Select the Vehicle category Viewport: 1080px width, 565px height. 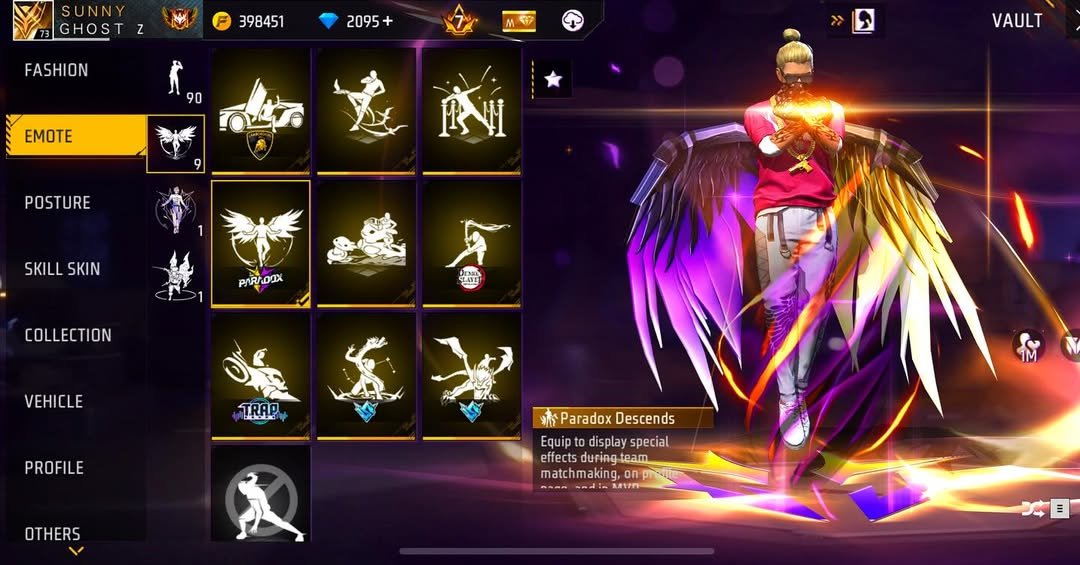(x=54, y=401)
